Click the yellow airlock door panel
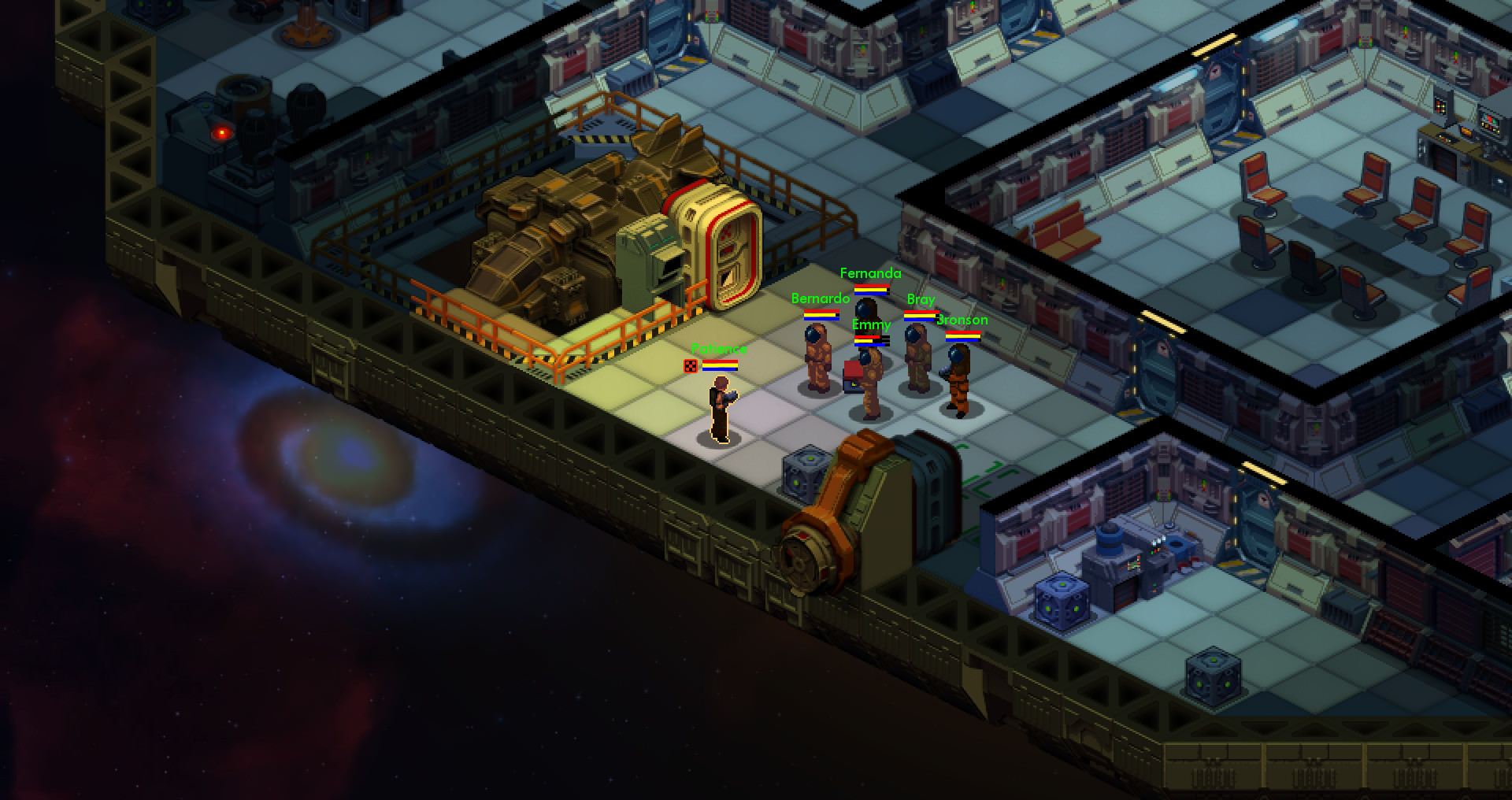Image resolution: width=1512 pixels, height=800 pixels. (728, 244)
